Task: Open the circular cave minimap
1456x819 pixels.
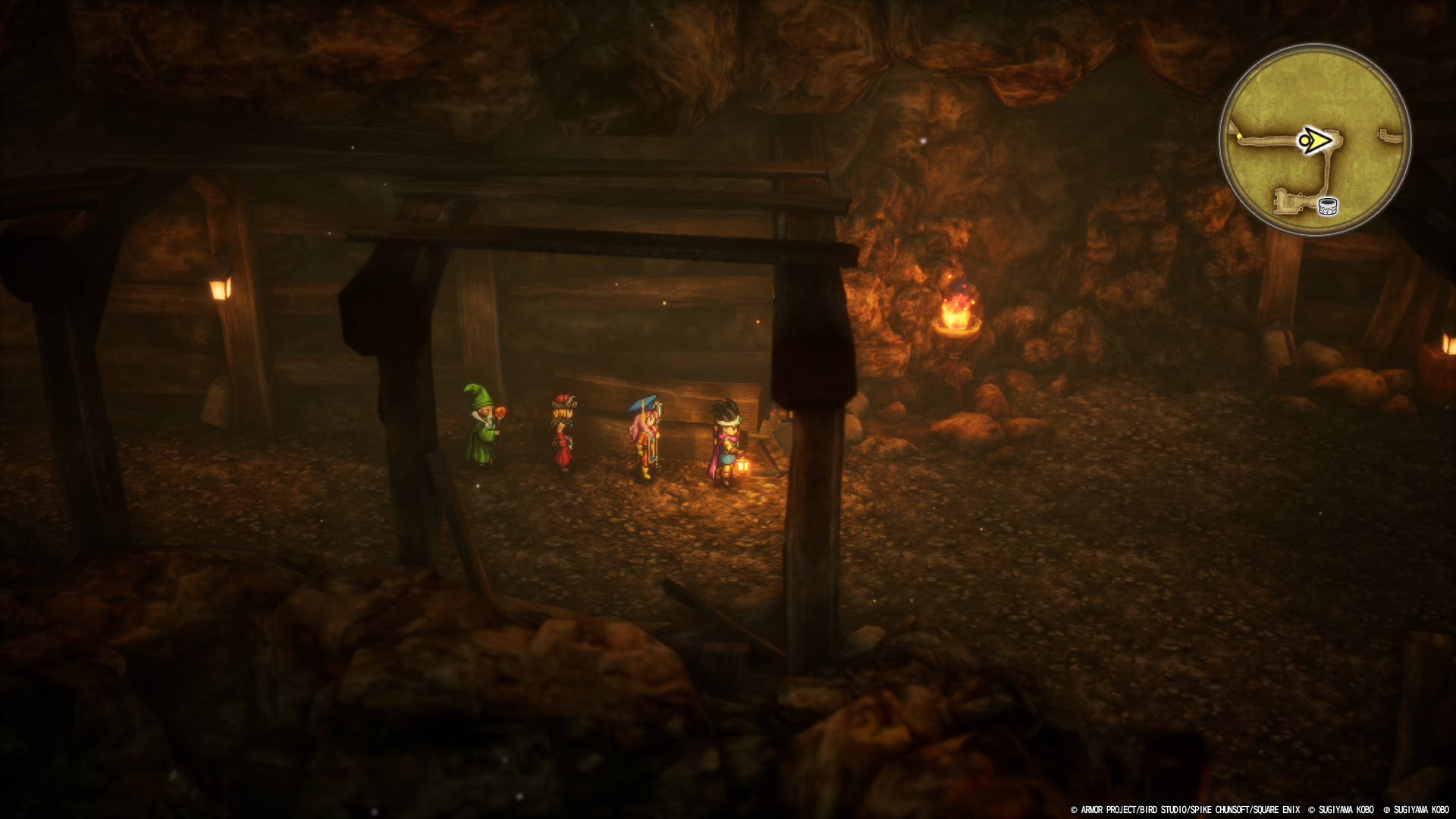Action: tap(1315, 140)
